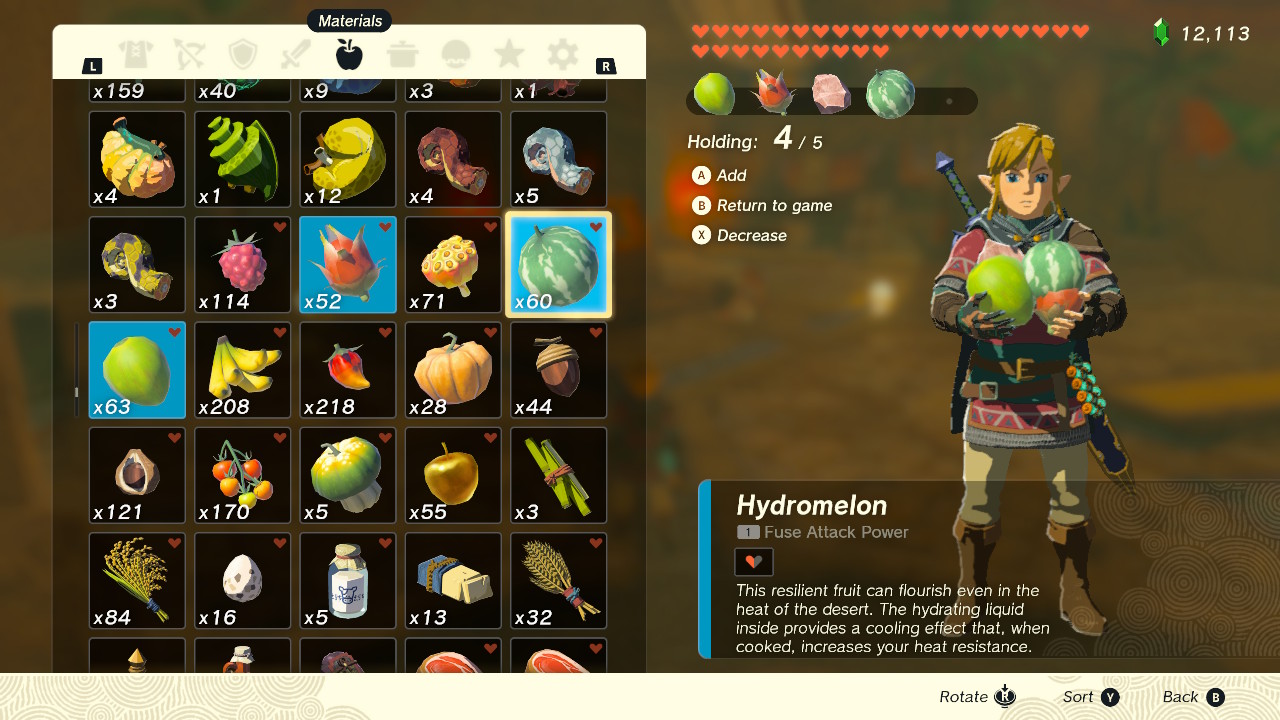Open the System gear tab

pyautogui.click(x=563, y=54)
